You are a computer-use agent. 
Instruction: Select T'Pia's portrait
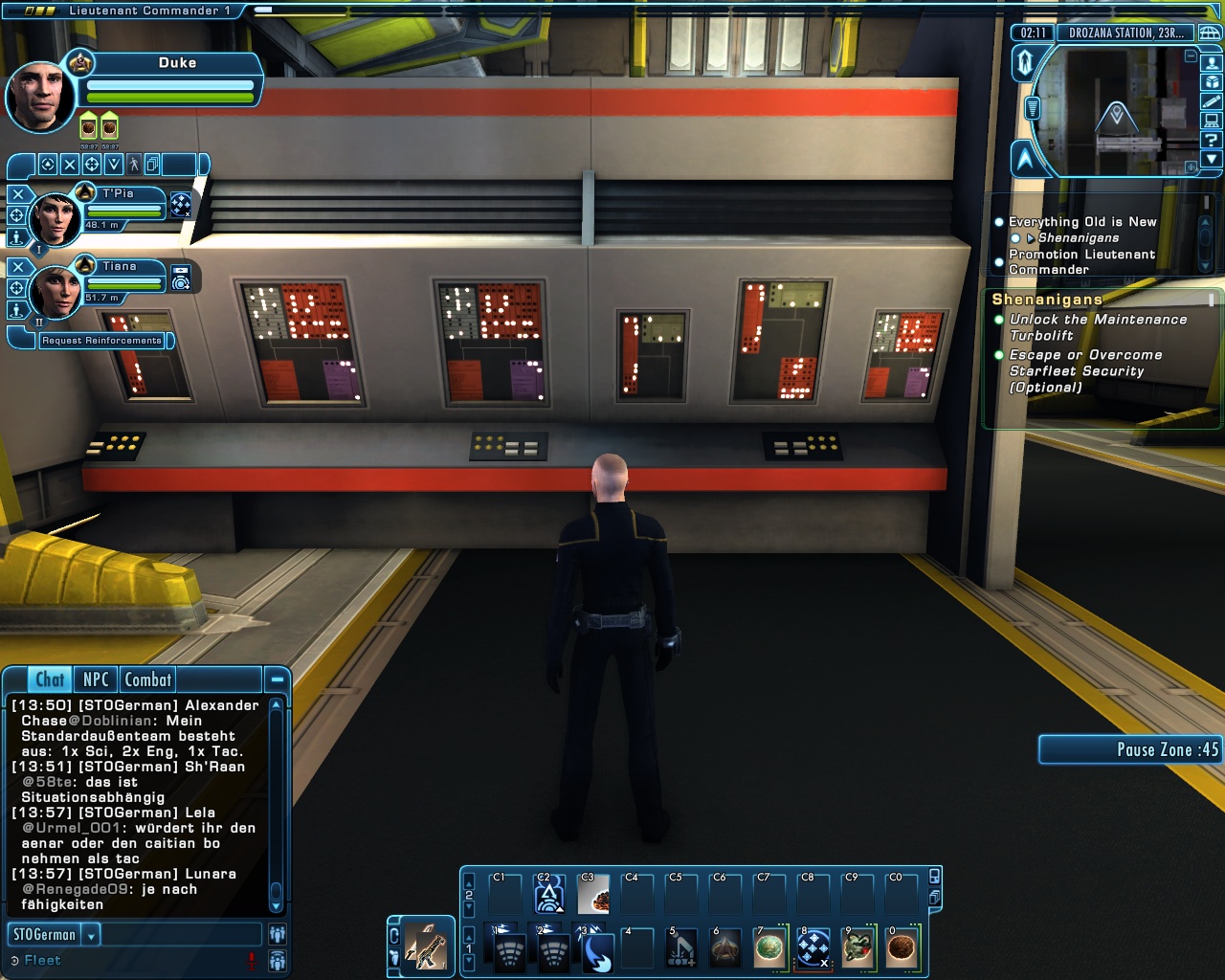pos(56,218)
